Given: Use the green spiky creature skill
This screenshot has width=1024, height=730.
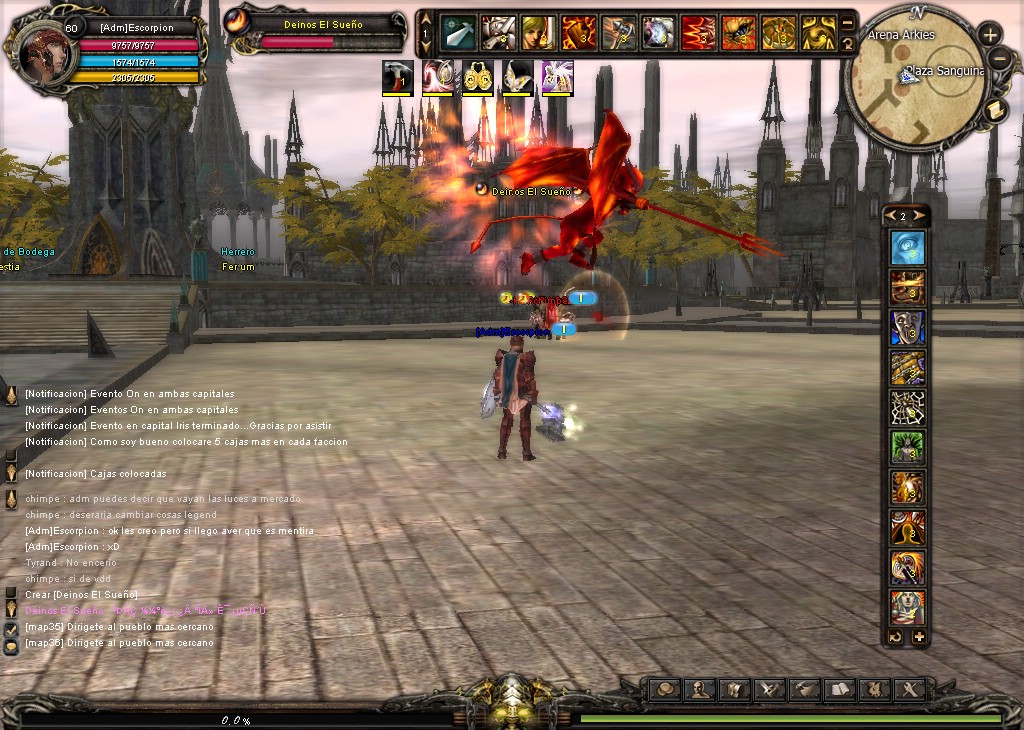Looking at the screenshot, I should click(x=907, y=447).
